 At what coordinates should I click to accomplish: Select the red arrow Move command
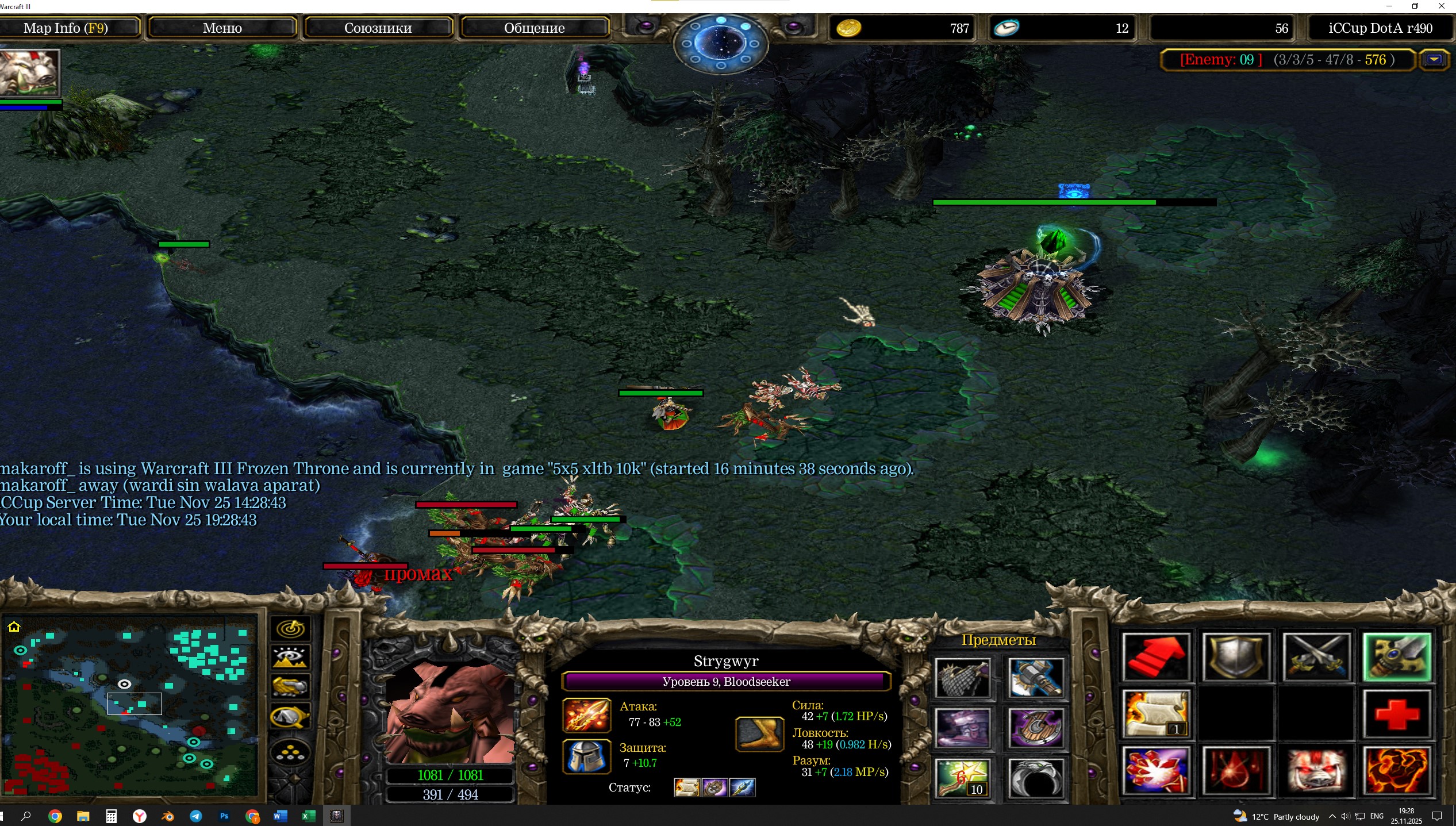tap(1156, 658)
